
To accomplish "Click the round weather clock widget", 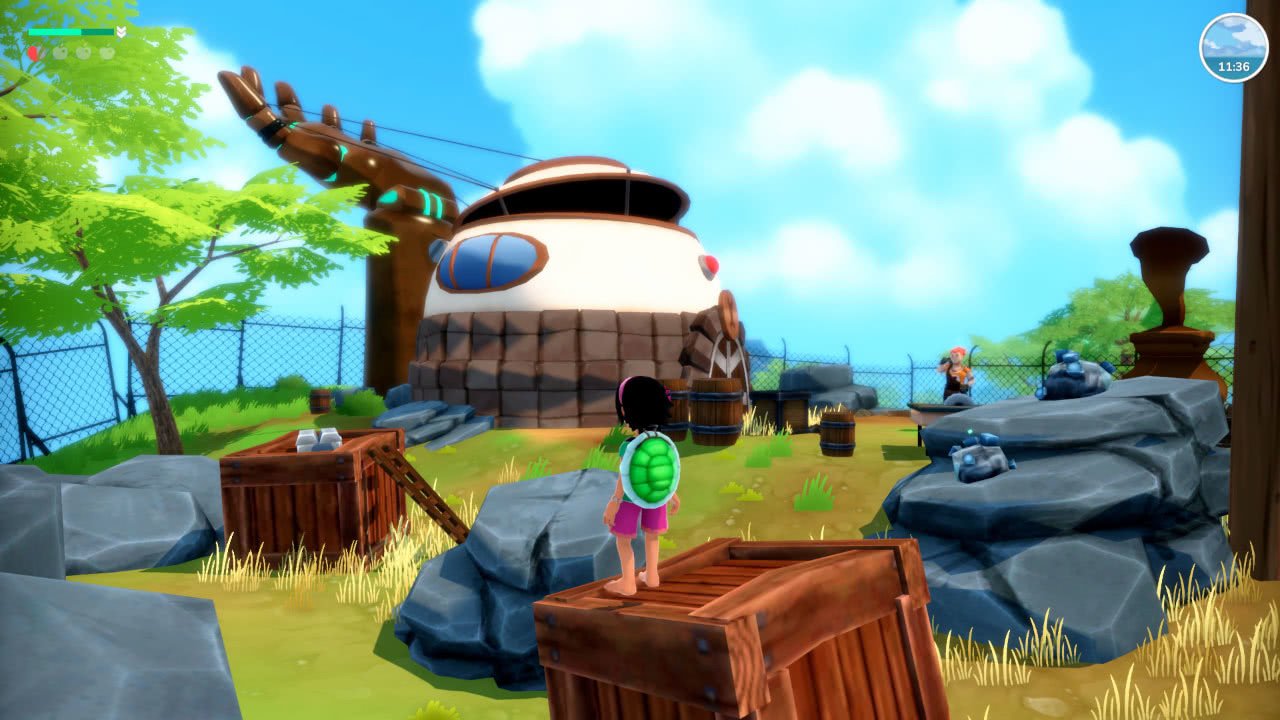I will coord(1233,47).
